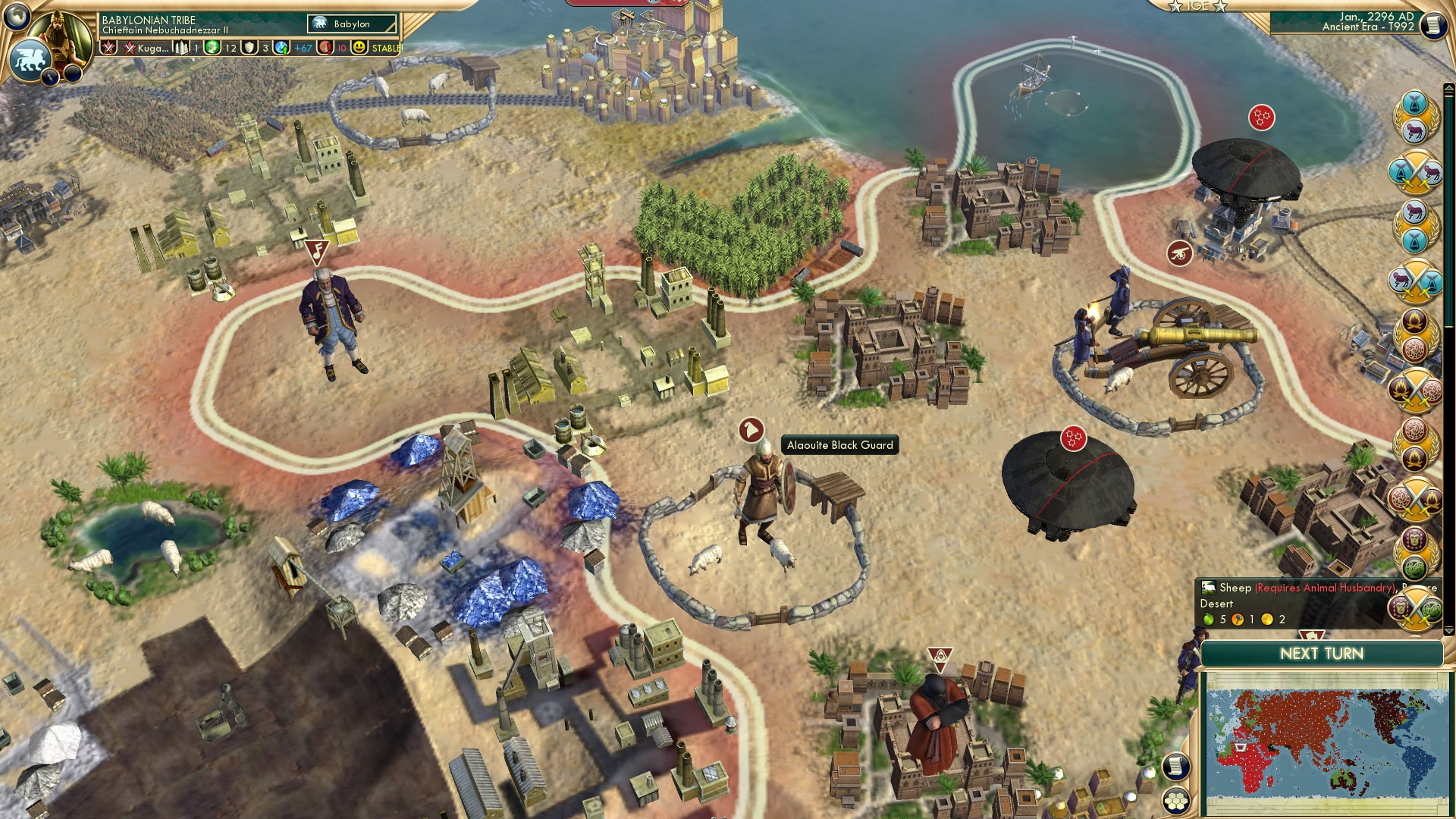Viewport: 1456px width, 819px height.
Task: Click the silver culture shield icon
Action: 249,47
